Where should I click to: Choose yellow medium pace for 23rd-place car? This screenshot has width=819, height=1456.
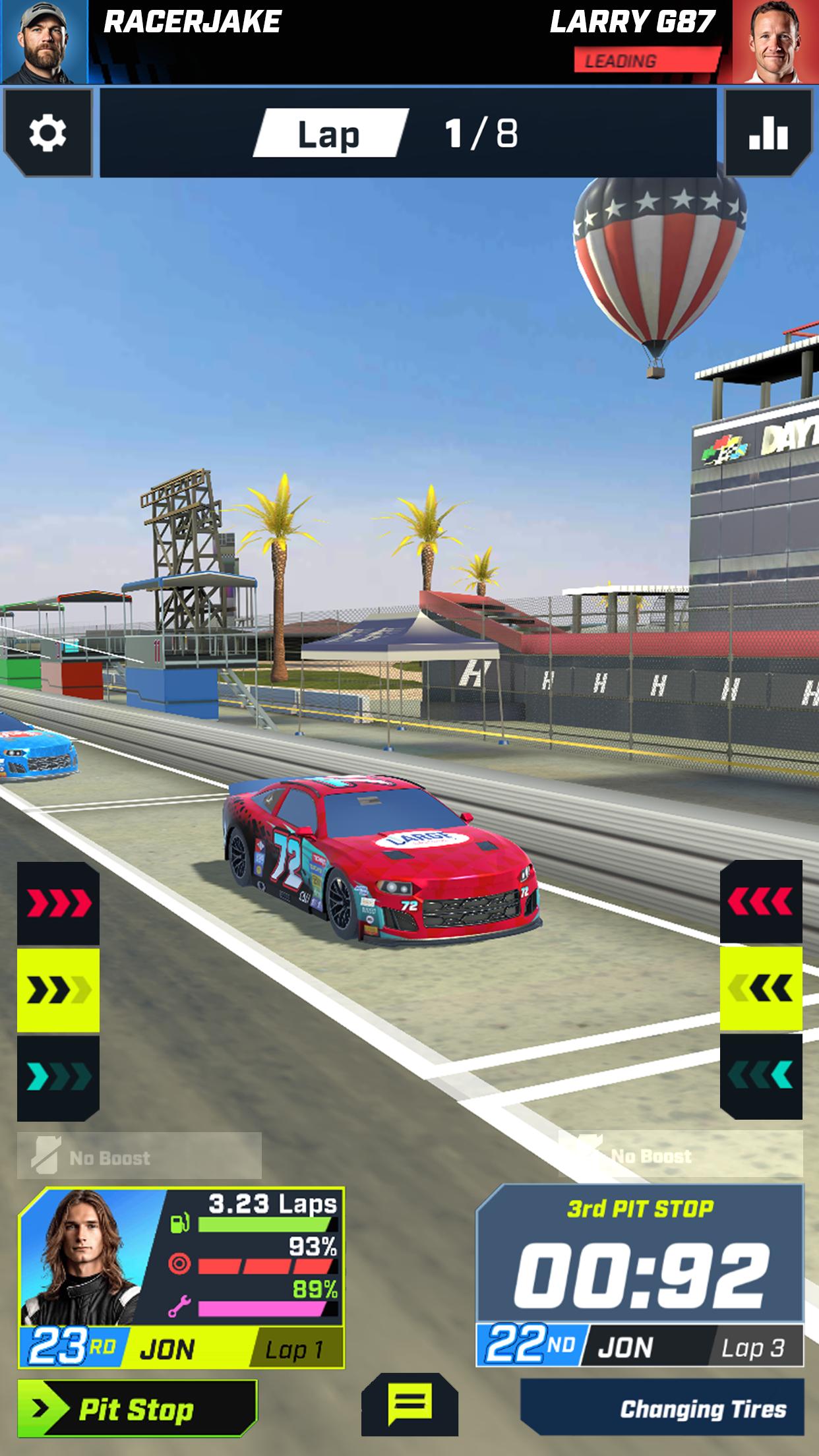58,990
